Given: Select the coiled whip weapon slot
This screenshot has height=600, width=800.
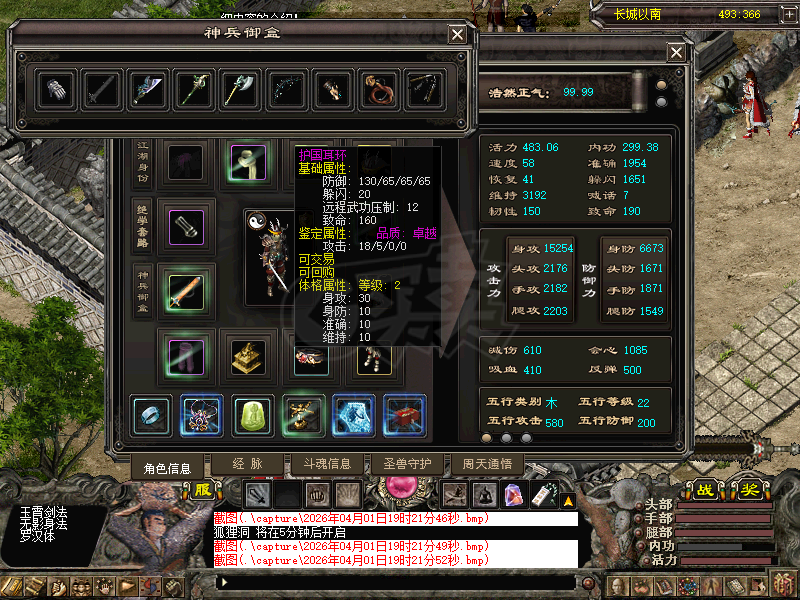Looking at the screenshot, I should 379,90.
